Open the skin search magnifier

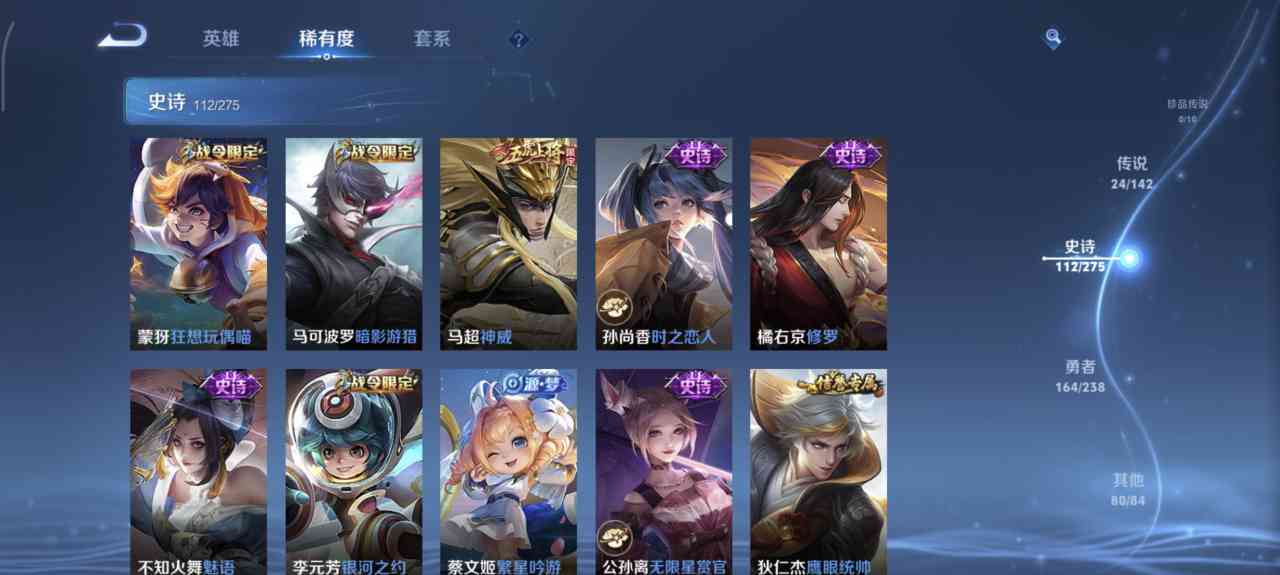coord(1052,38)
